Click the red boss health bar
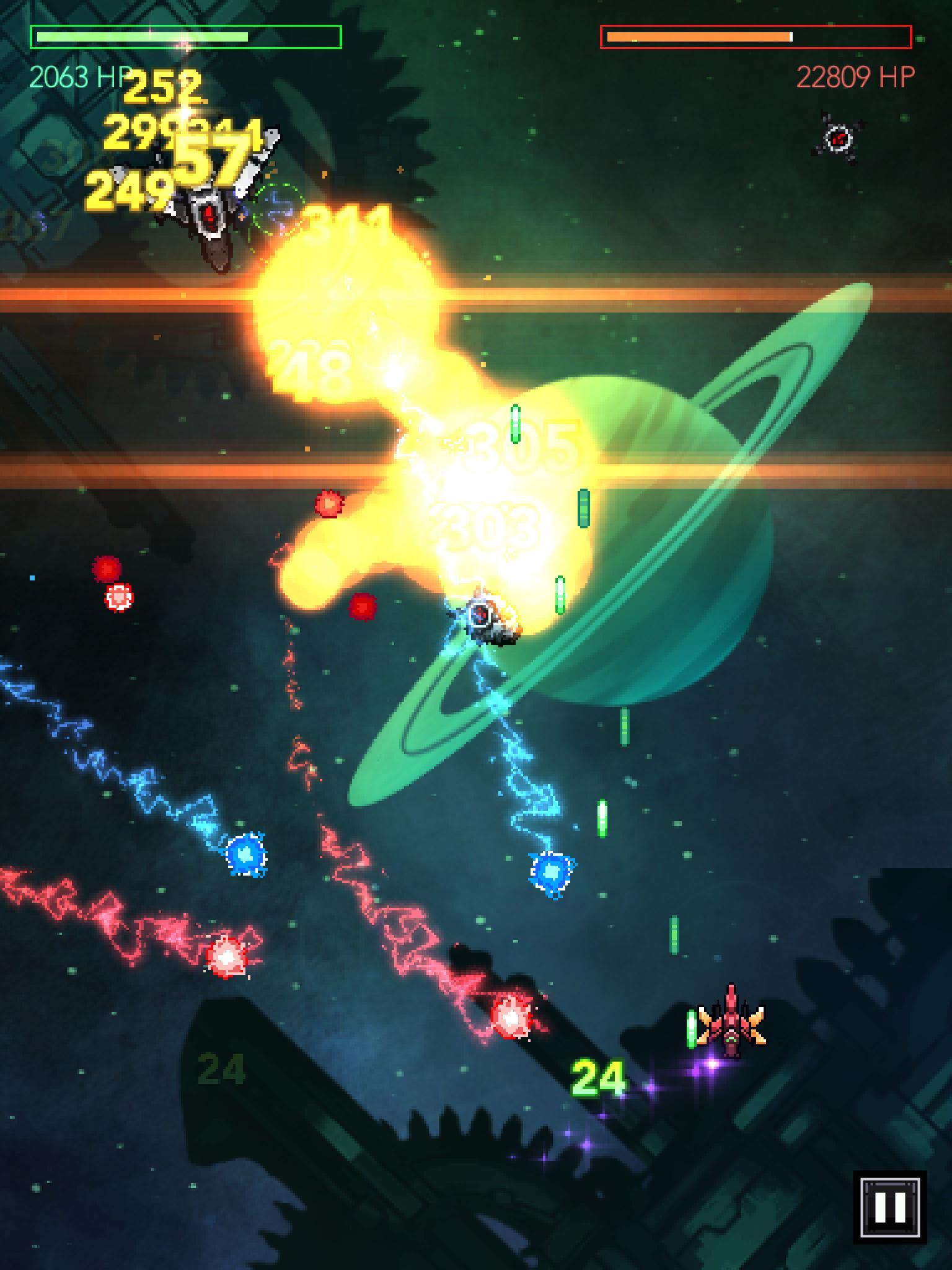 pos(757,37)
